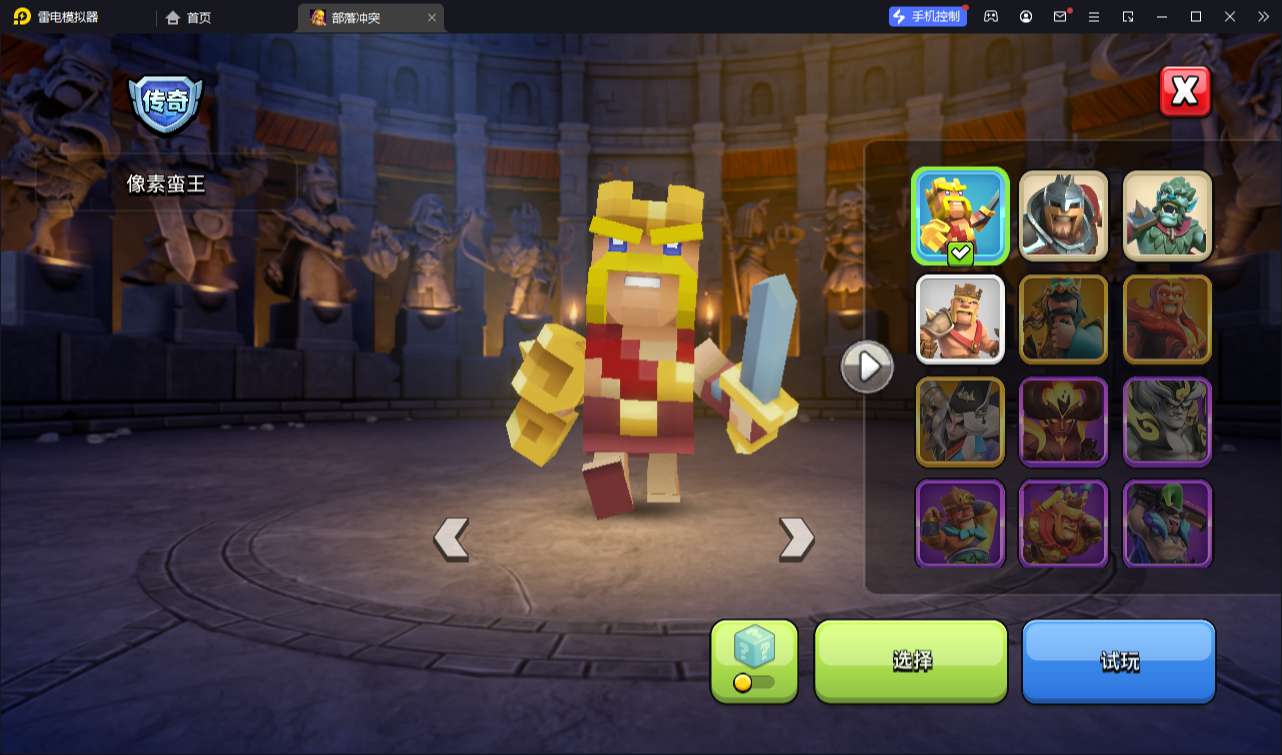
Task: Close the skin screen with the red X
Action: click(1185, 92)
